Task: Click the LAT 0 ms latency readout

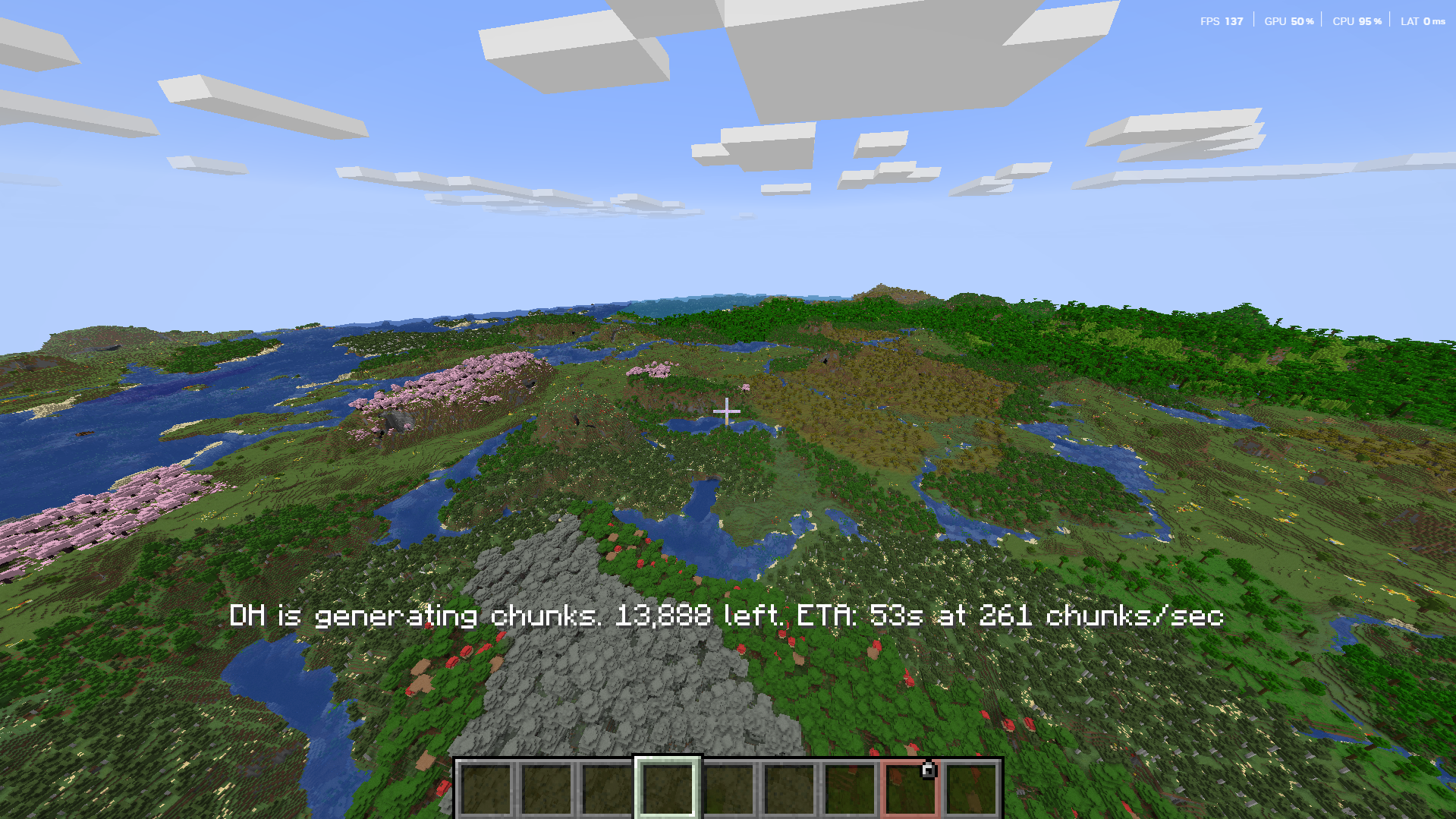Action: pyautogui.click(x=1423, y=21)
